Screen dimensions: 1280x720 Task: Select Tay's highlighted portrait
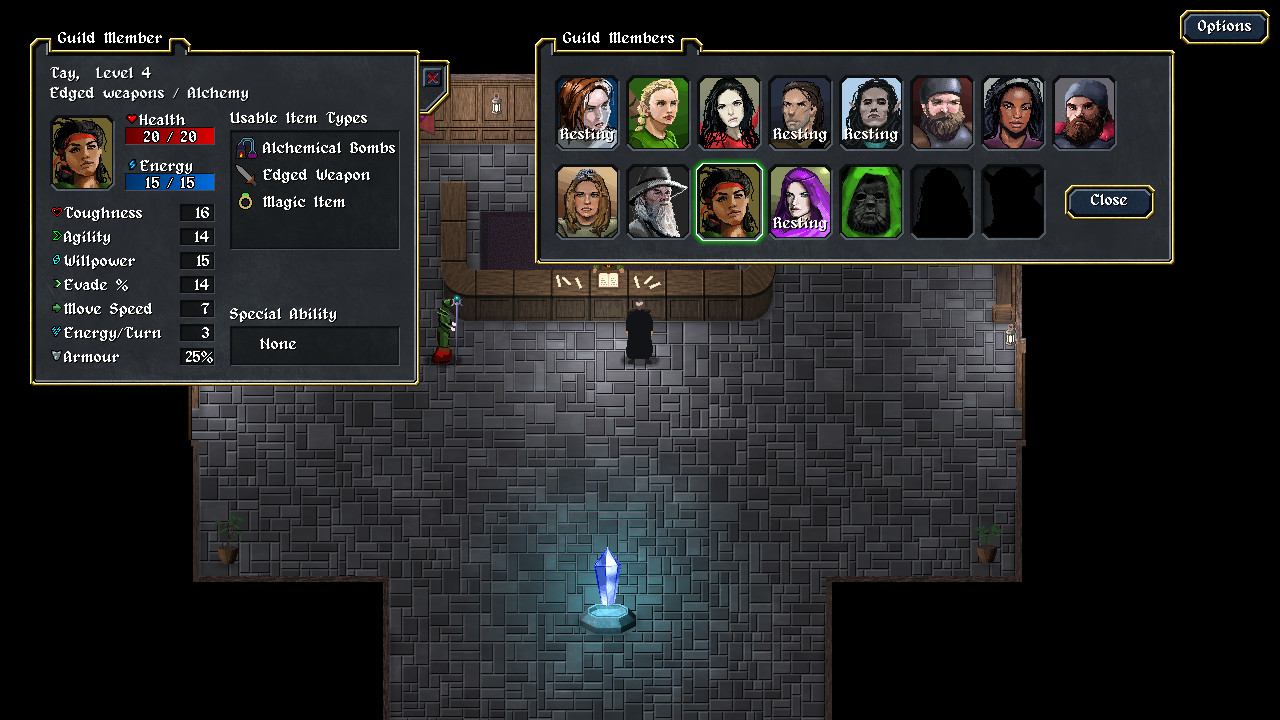[x=729, y=201]
